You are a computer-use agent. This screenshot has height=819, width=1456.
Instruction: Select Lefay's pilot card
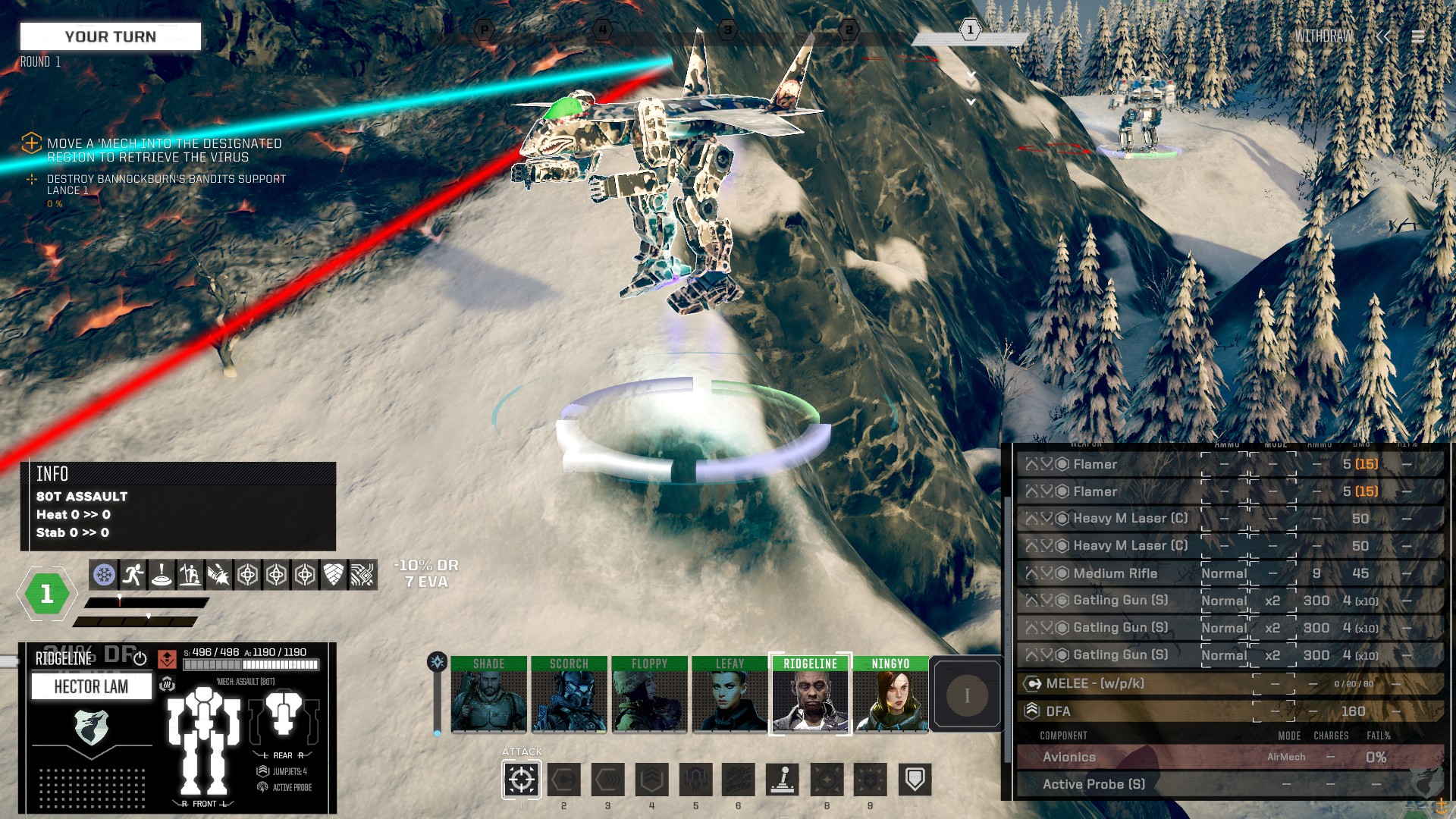730,694
